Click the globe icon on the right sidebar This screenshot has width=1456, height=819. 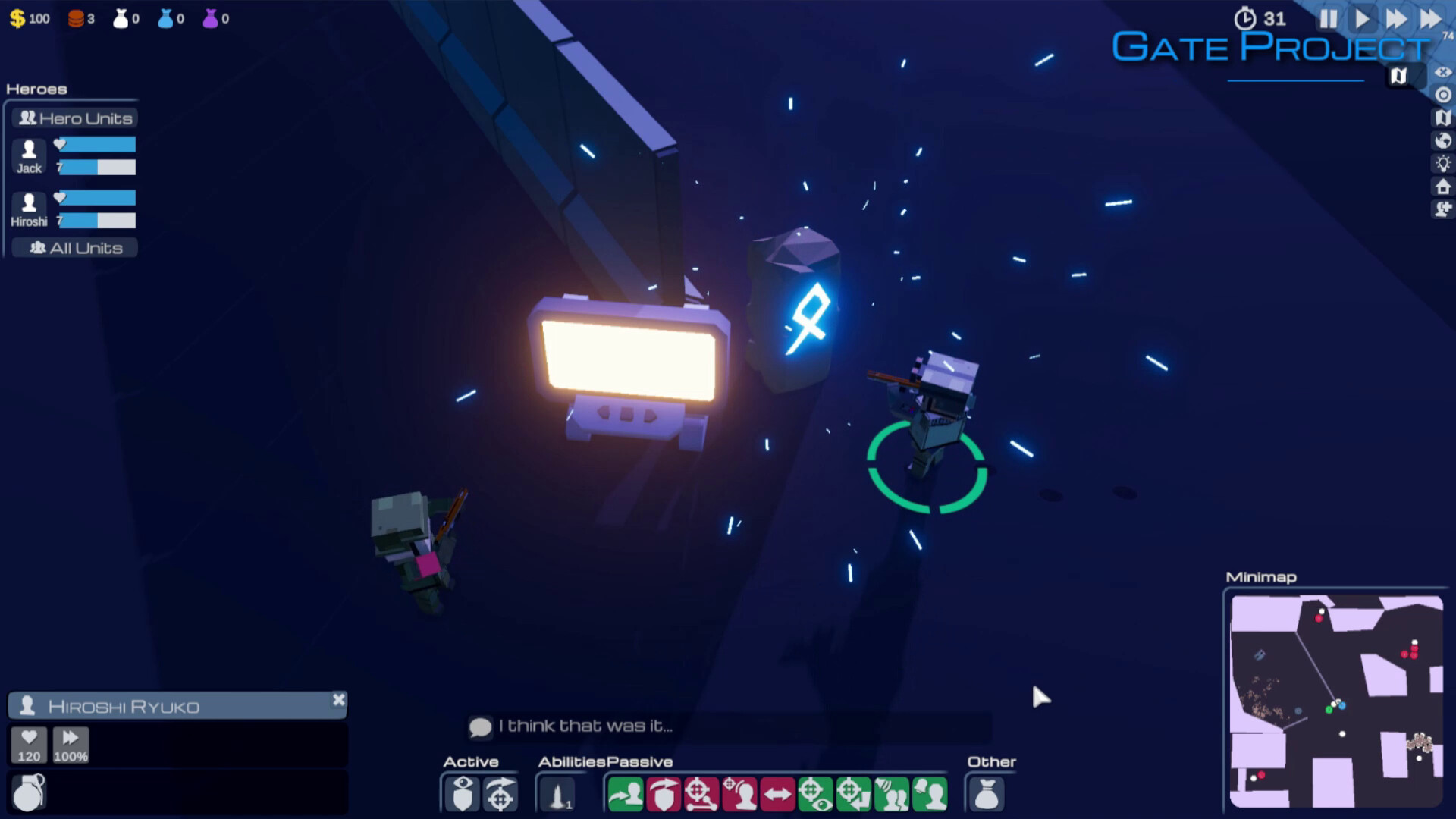[1441, 141]
